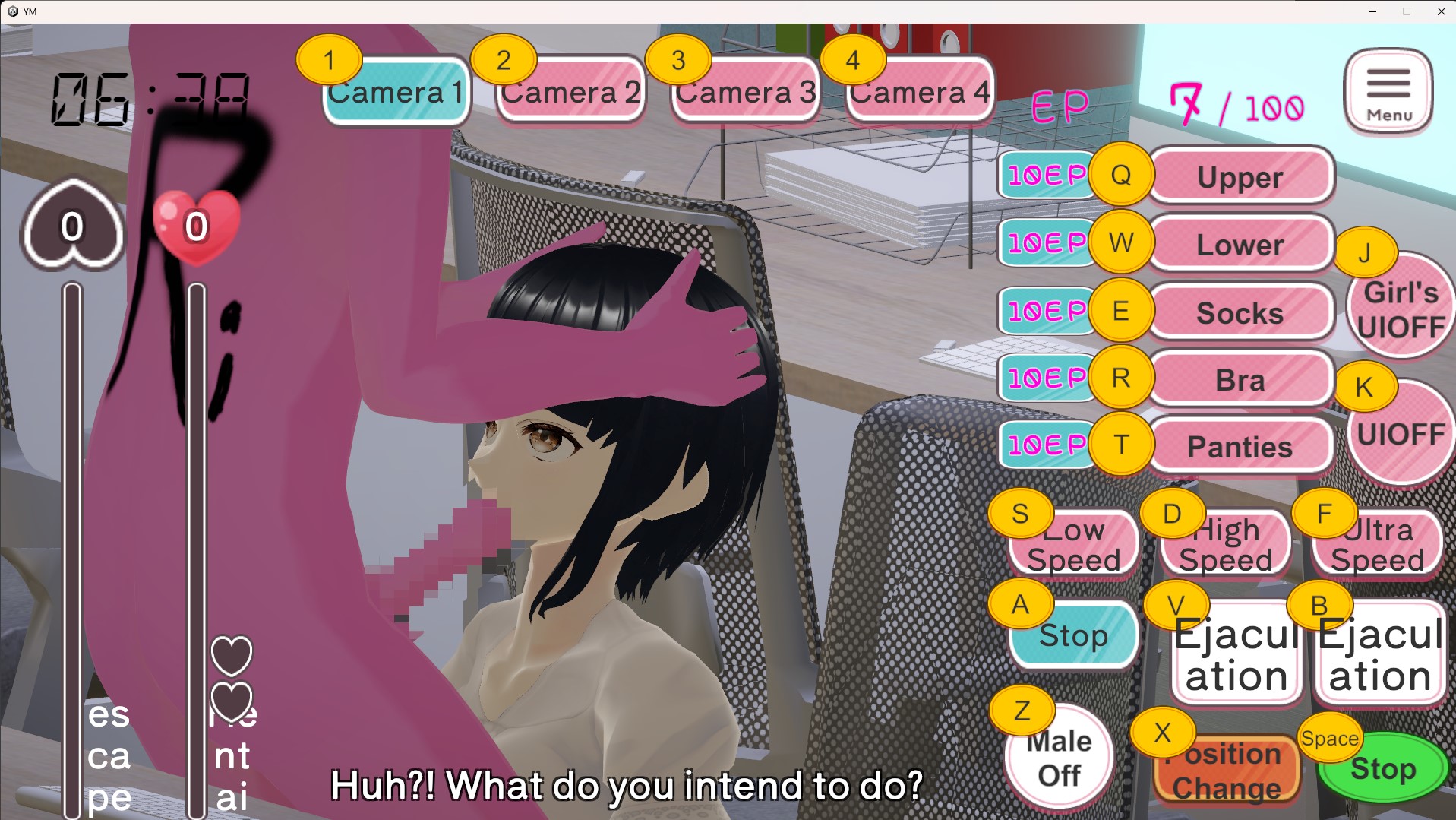Switch to Camera 2 view
Image resolution: width=1456 pixels, height=820 pixels.
point(570,92)
